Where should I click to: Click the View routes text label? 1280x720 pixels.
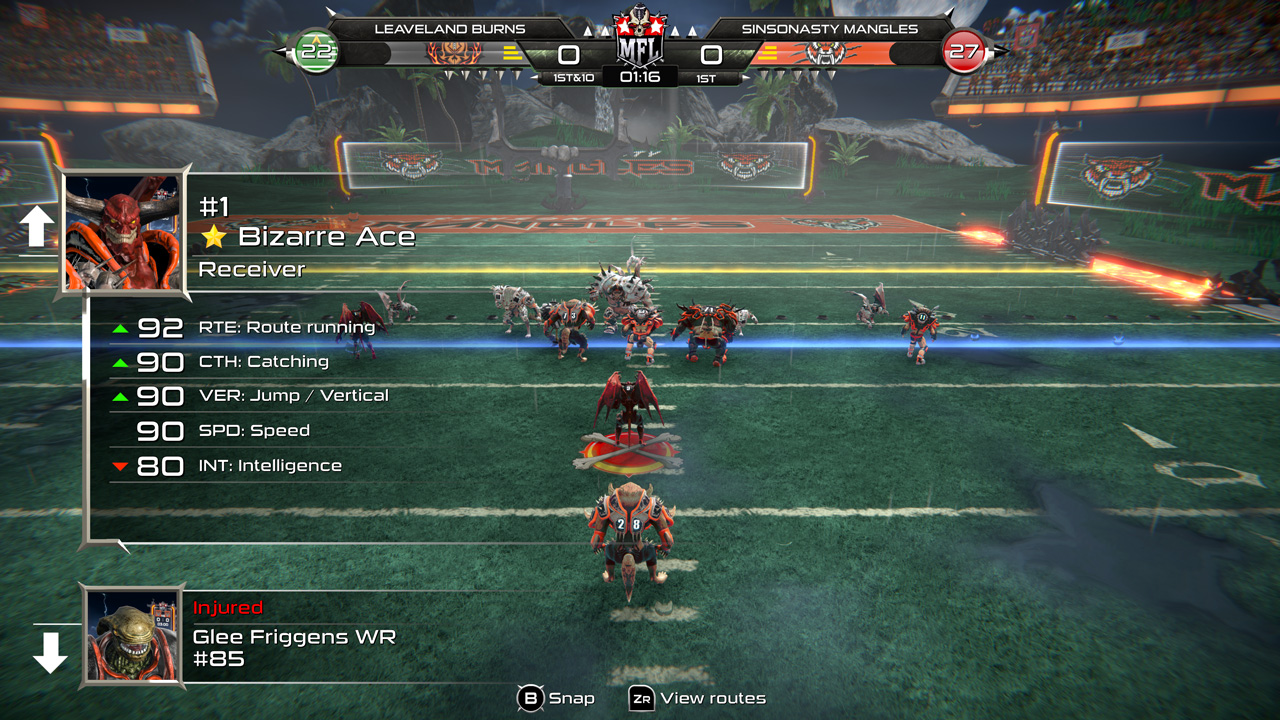pos(716,698)
